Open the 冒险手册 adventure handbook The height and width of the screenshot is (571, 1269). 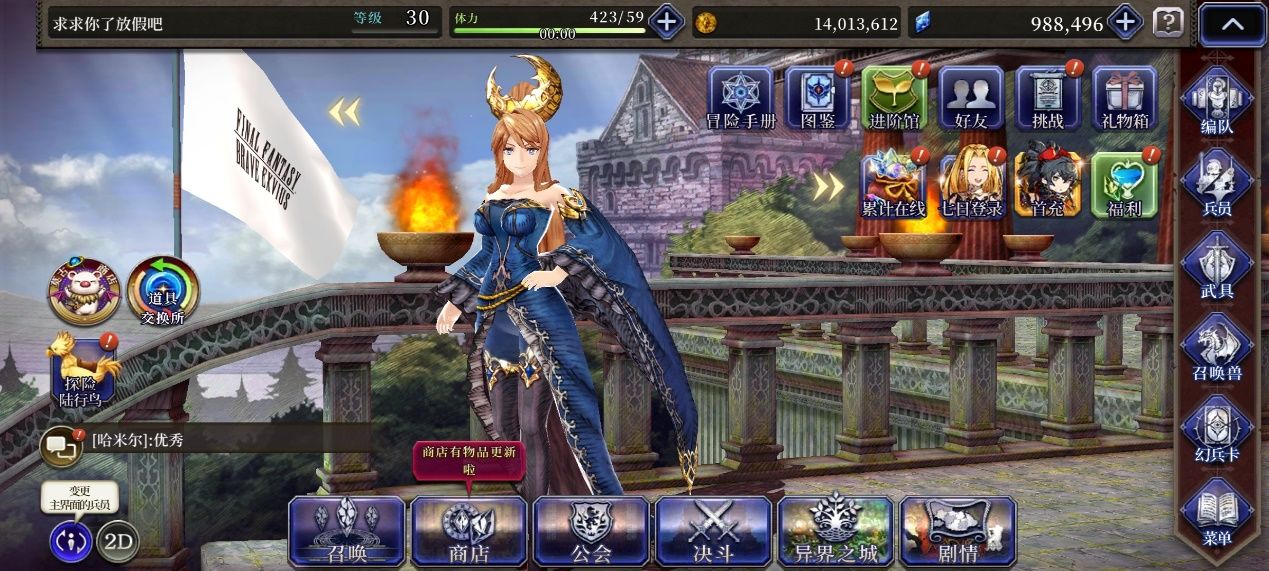740,99
